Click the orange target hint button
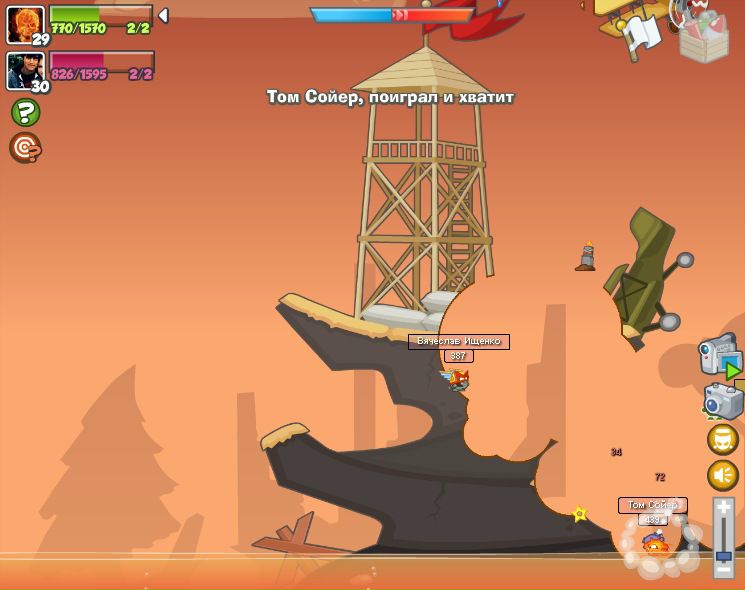The image size is (745, 590). (25, 148)
